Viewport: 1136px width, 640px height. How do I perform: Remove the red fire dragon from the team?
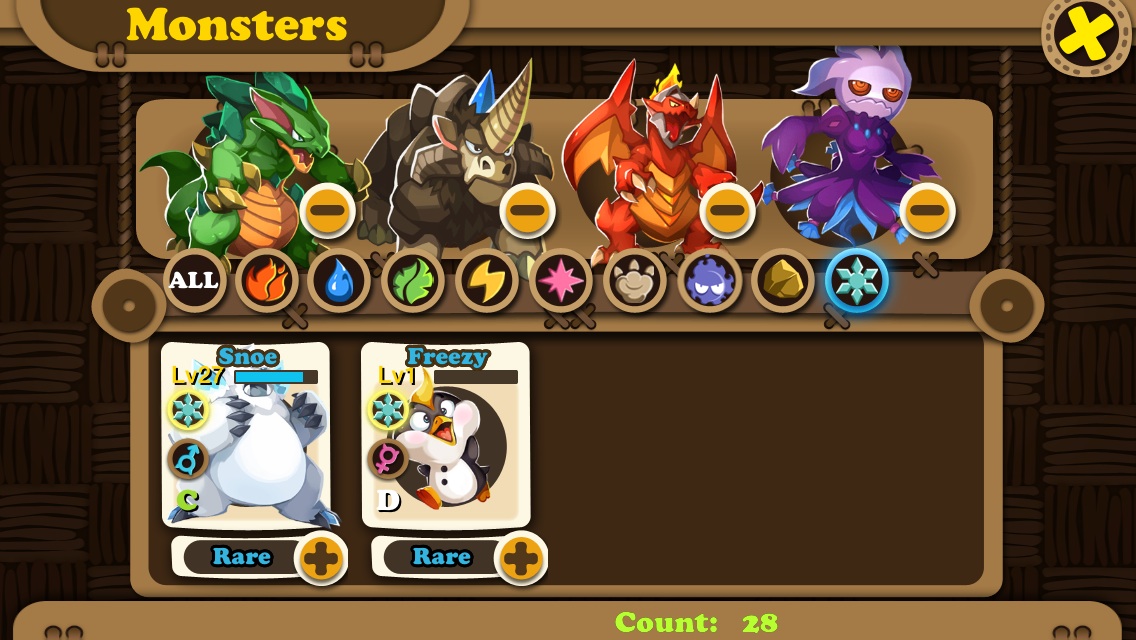728,210
